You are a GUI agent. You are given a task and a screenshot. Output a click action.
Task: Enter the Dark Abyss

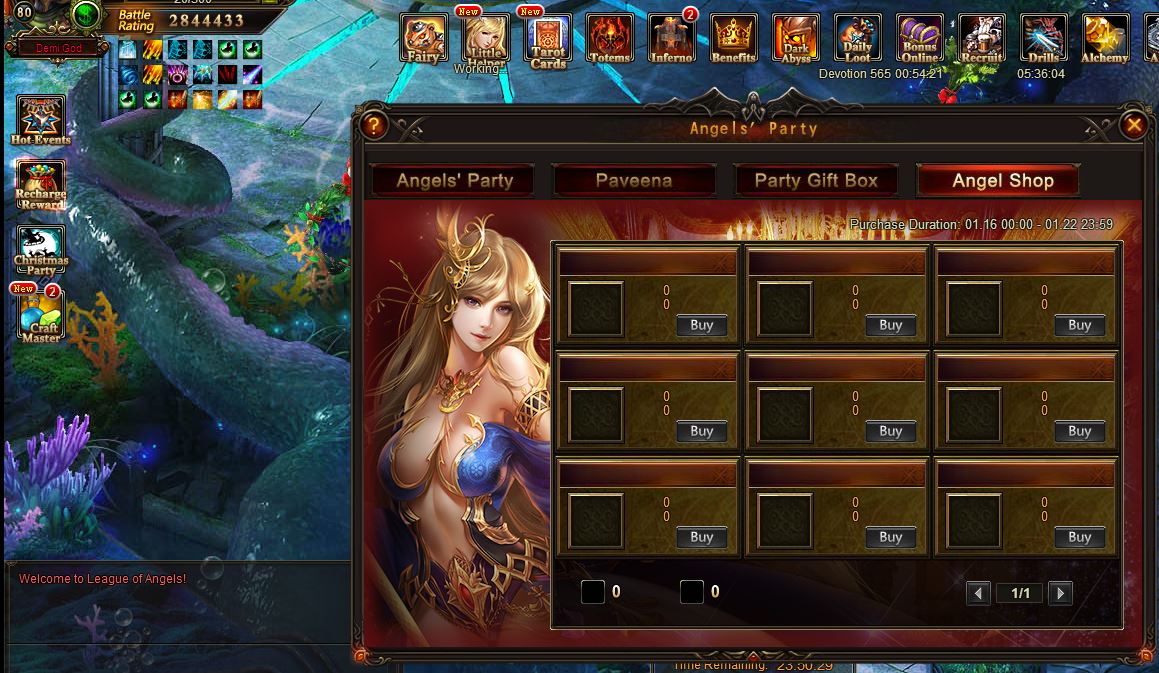click(796, 39)
